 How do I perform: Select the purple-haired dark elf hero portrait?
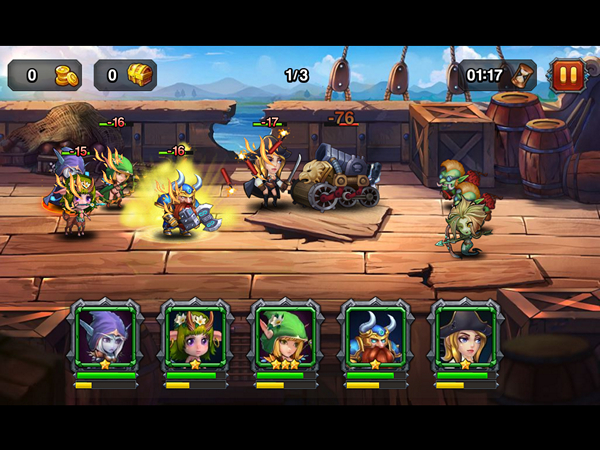pyautogui.click(x=105, y=337)
